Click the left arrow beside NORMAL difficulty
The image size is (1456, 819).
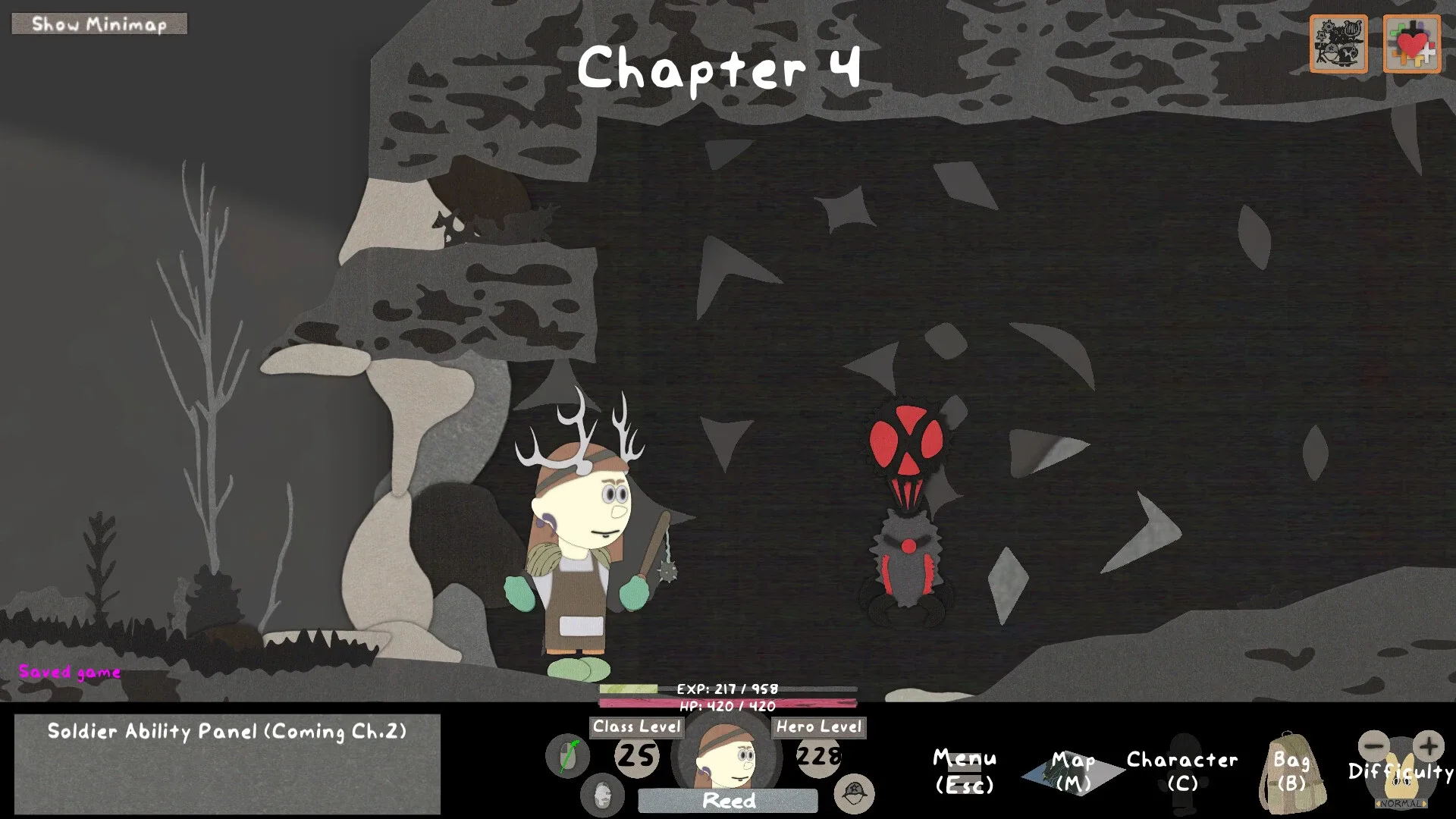pos(1379,803)
